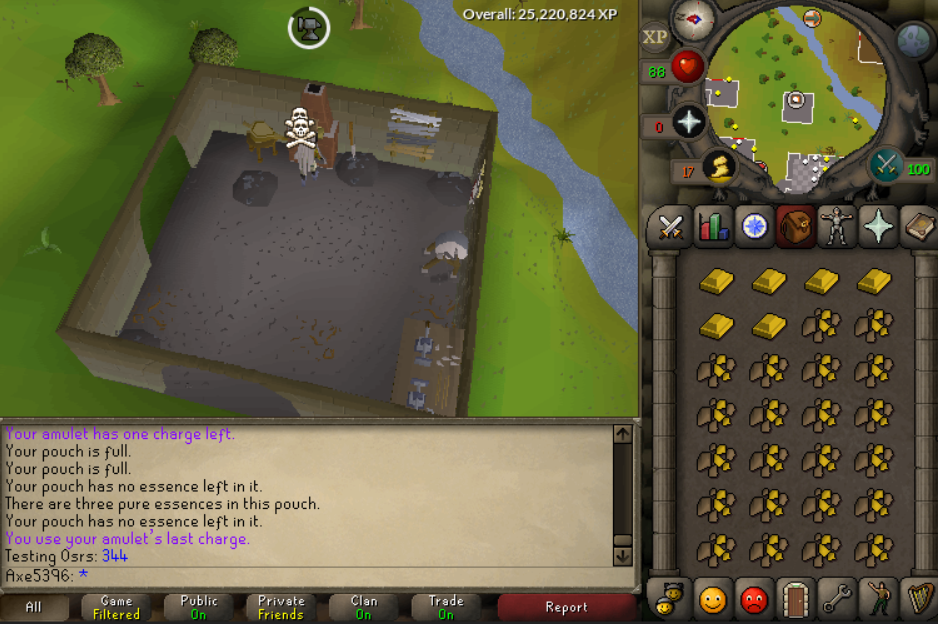Choose the Private chat tab

coord(281,607)
